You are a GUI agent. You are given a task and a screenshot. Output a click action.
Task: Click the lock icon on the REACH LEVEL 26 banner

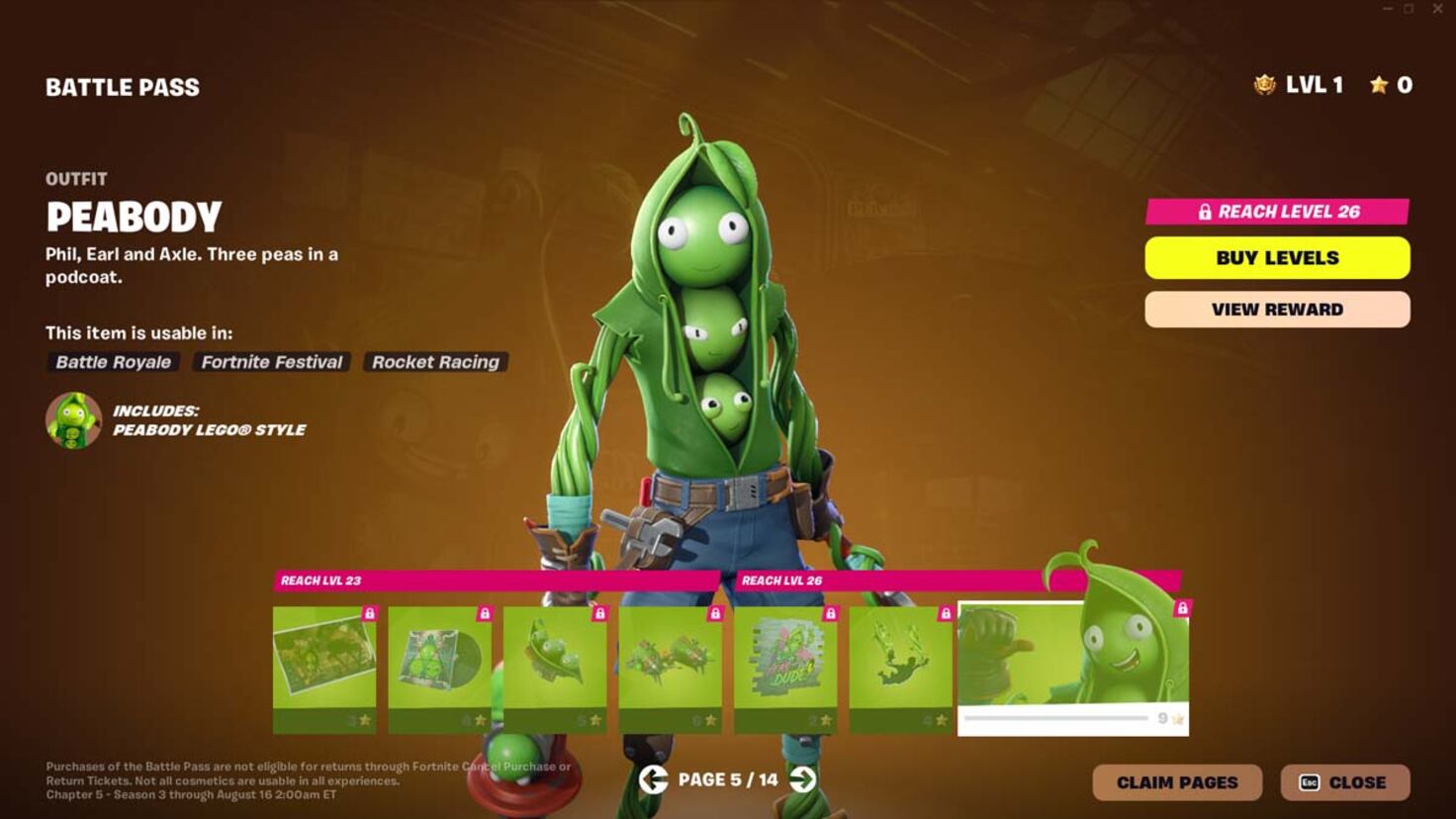point(1206,211)
